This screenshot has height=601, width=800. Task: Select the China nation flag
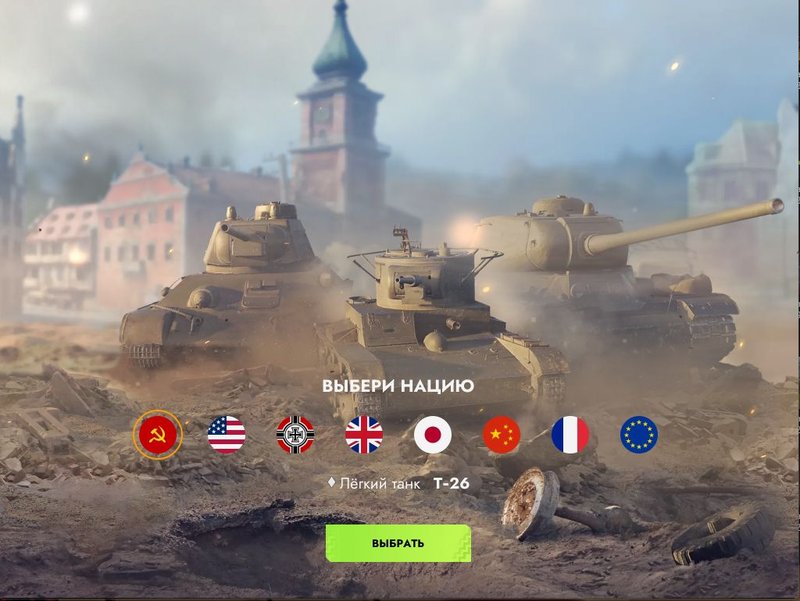tap(502, 435)
